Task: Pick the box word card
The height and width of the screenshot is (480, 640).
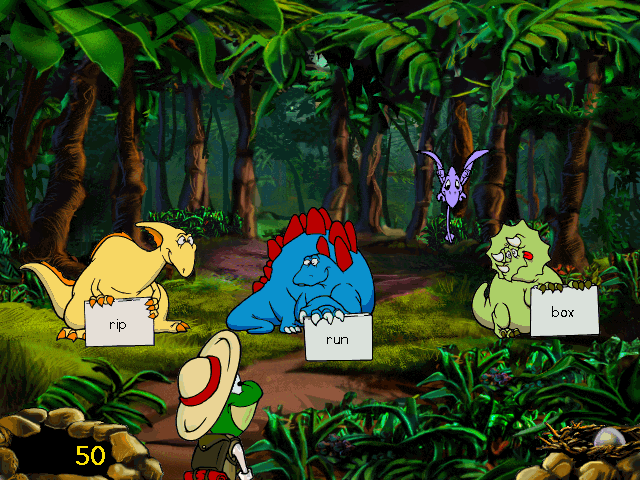Action: 564,310
